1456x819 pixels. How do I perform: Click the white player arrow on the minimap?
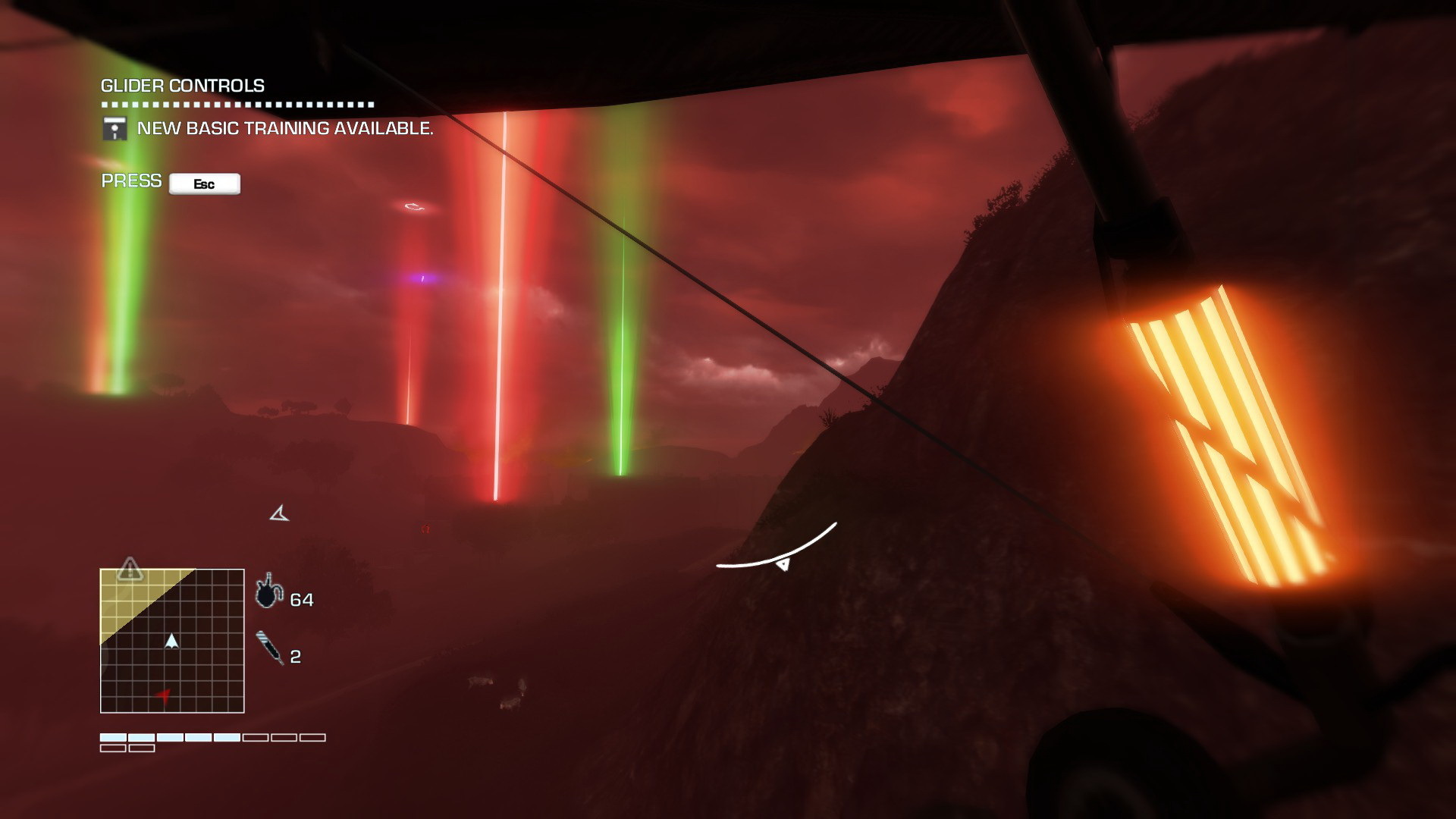172,641
